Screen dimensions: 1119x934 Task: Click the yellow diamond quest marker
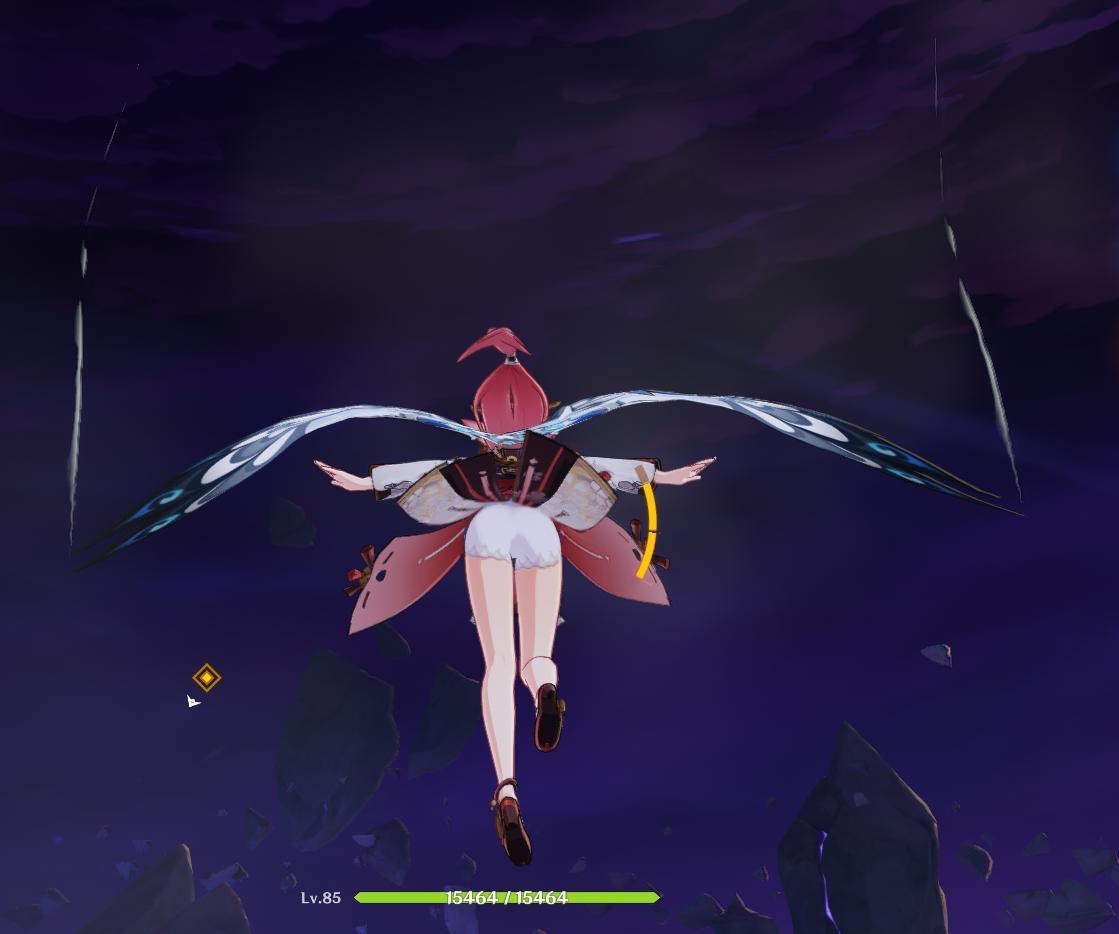[206, 678]
